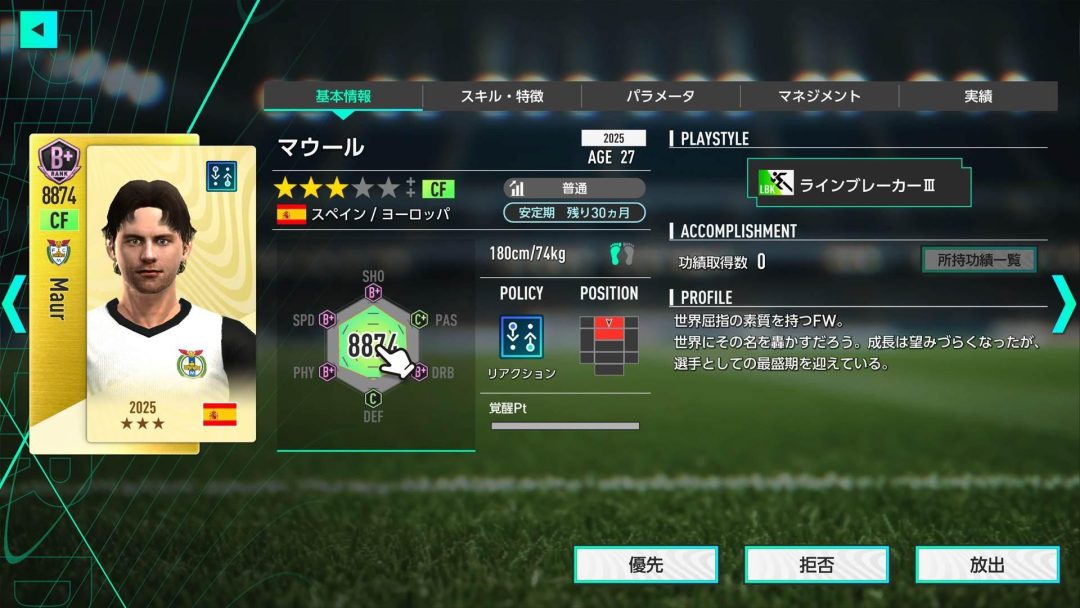Release the player with 放出
Viewport: 1080px width, 608px height.
tap(986, 565)
